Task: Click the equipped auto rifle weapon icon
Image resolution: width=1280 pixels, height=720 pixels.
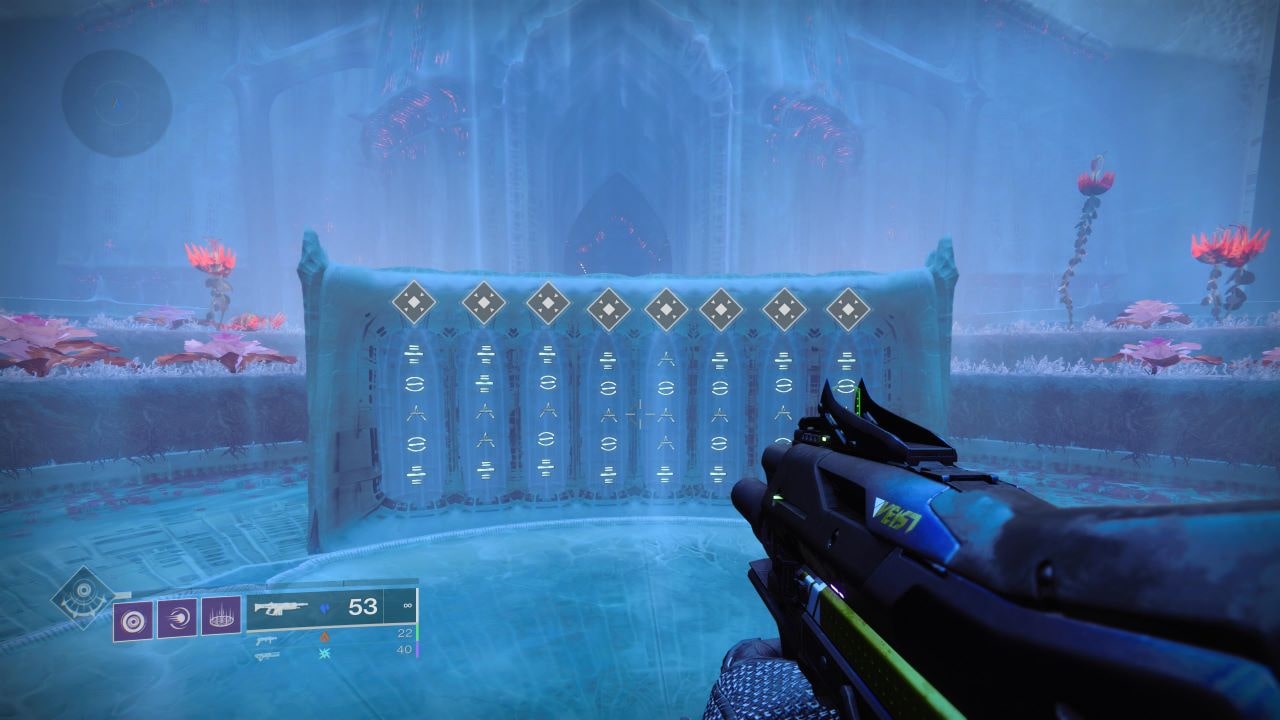Action: [283, 608]
